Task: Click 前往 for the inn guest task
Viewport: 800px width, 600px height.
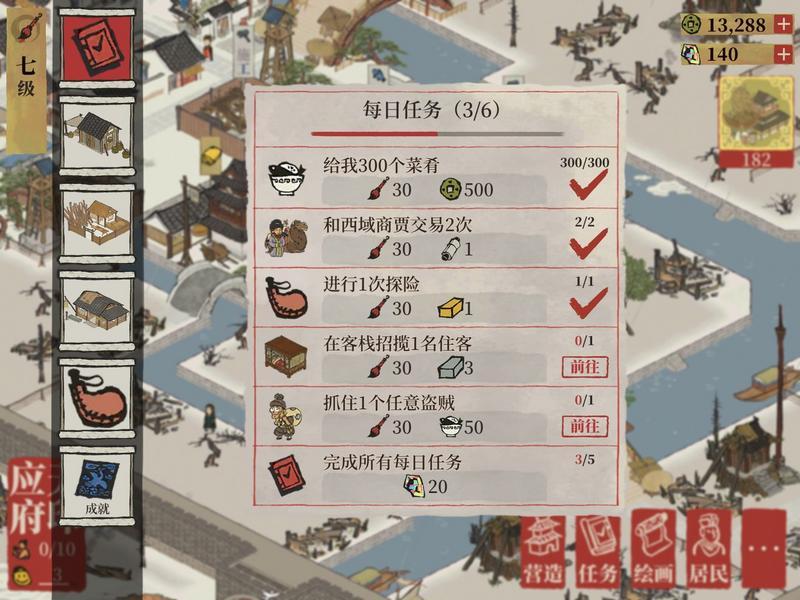Action: (585, 367)
